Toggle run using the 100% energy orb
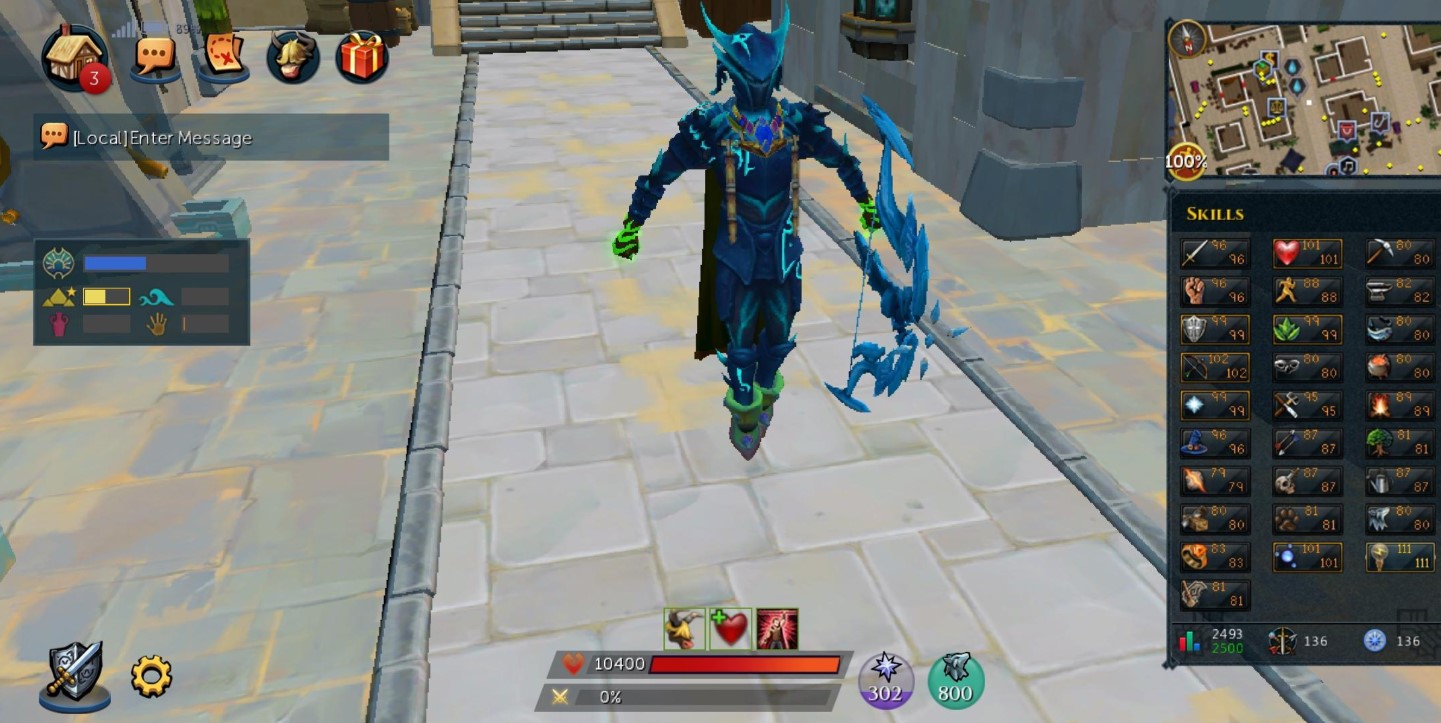Viewport: 1441px width, 723px height. (1186, 160)
